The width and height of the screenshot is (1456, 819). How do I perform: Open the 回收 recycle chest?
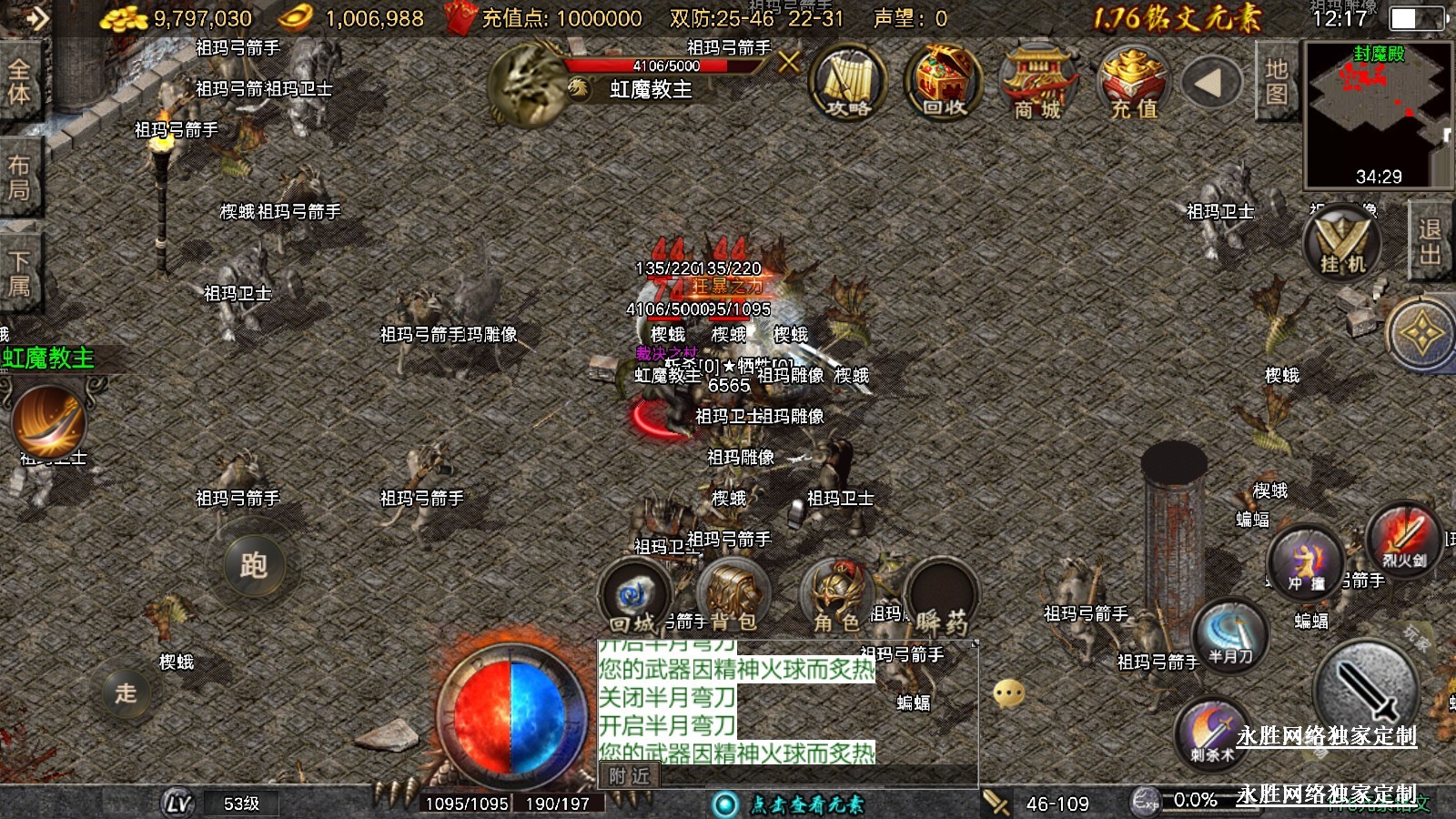943,84
